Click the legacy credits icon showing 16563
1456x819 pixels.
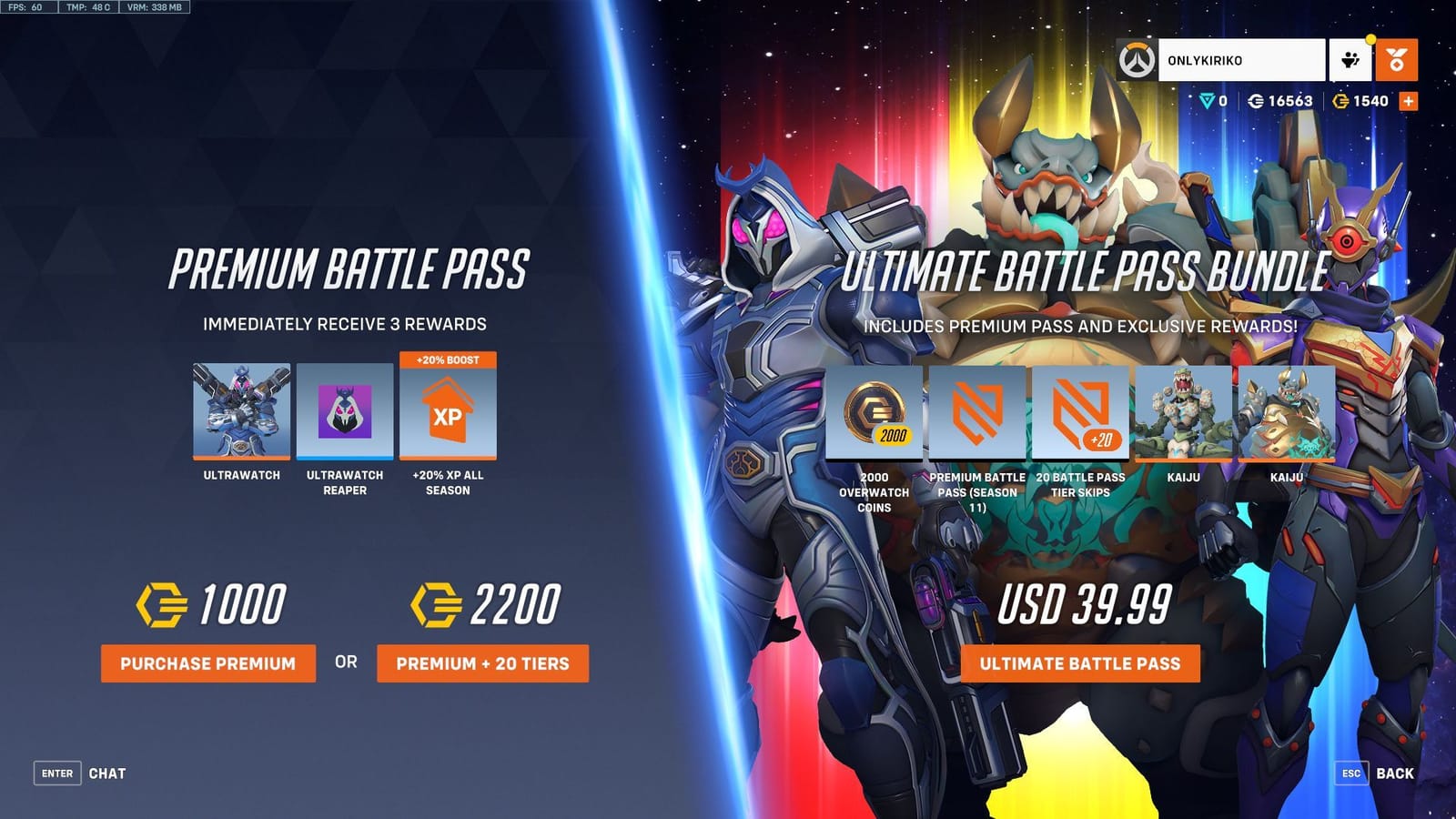[1258, 102]
